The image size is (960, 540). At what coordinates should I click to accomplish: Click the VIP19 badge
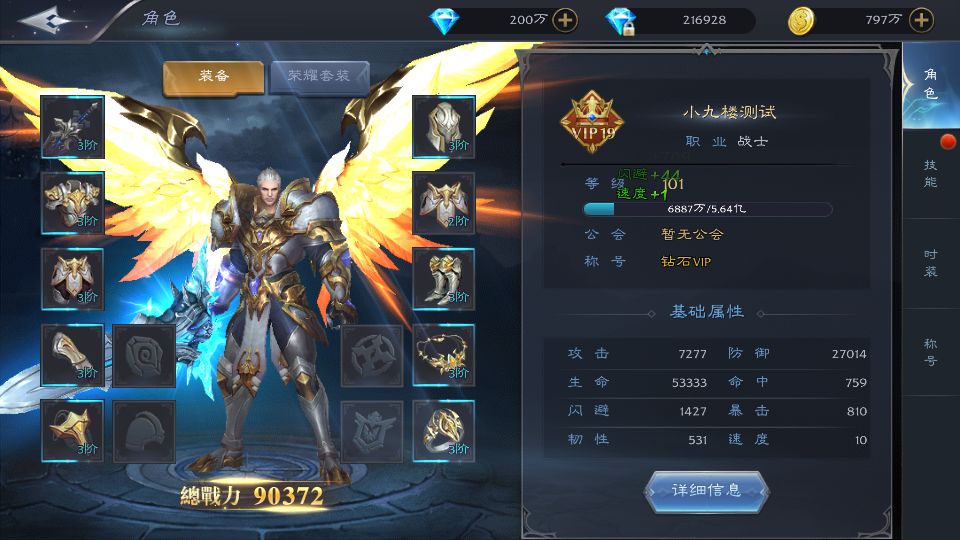pyautogui.click(x=591, y=124)
